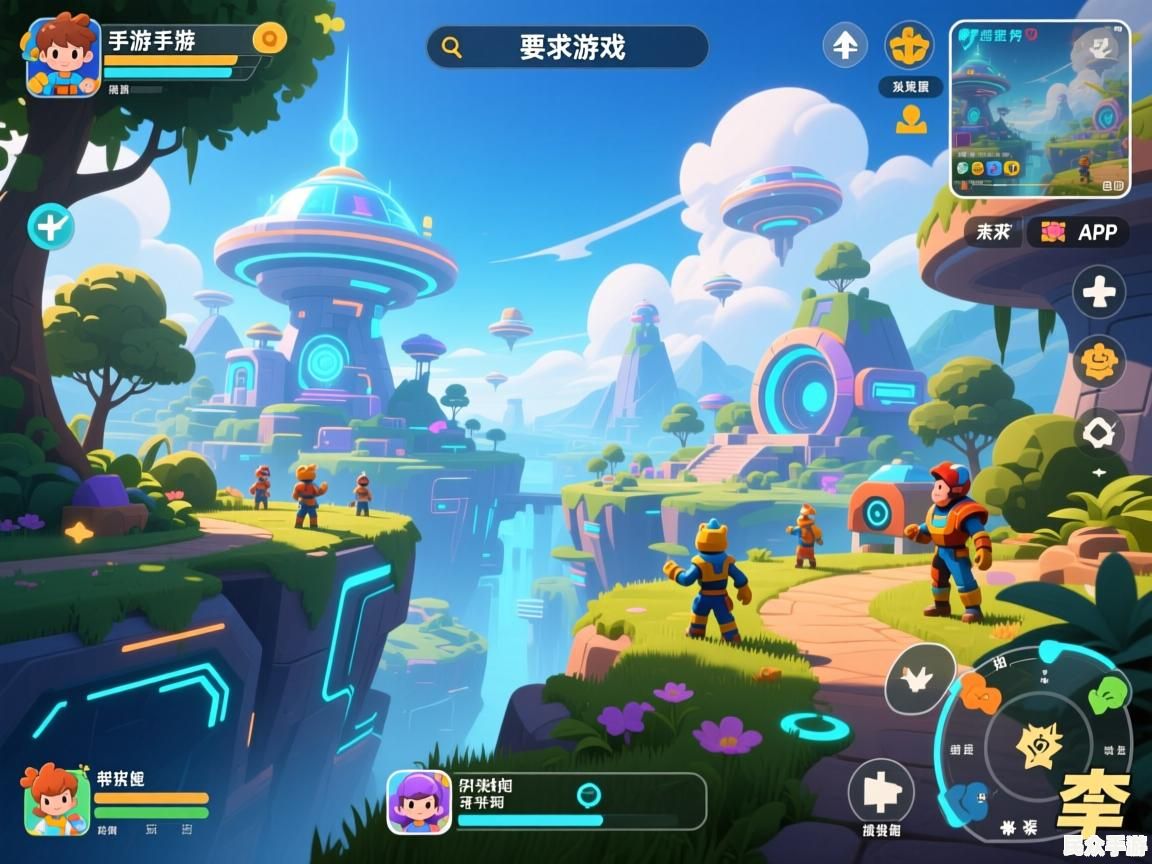Trigger the orange fist skill
This screenshot has width=1152, height=864.
(981, 693)
